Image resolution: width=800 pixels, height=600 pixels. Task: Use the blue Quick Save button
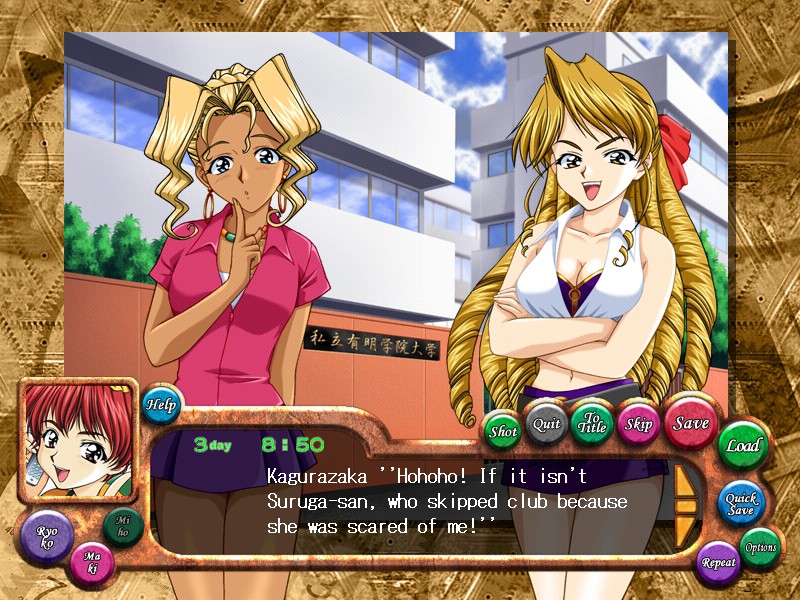742,502
